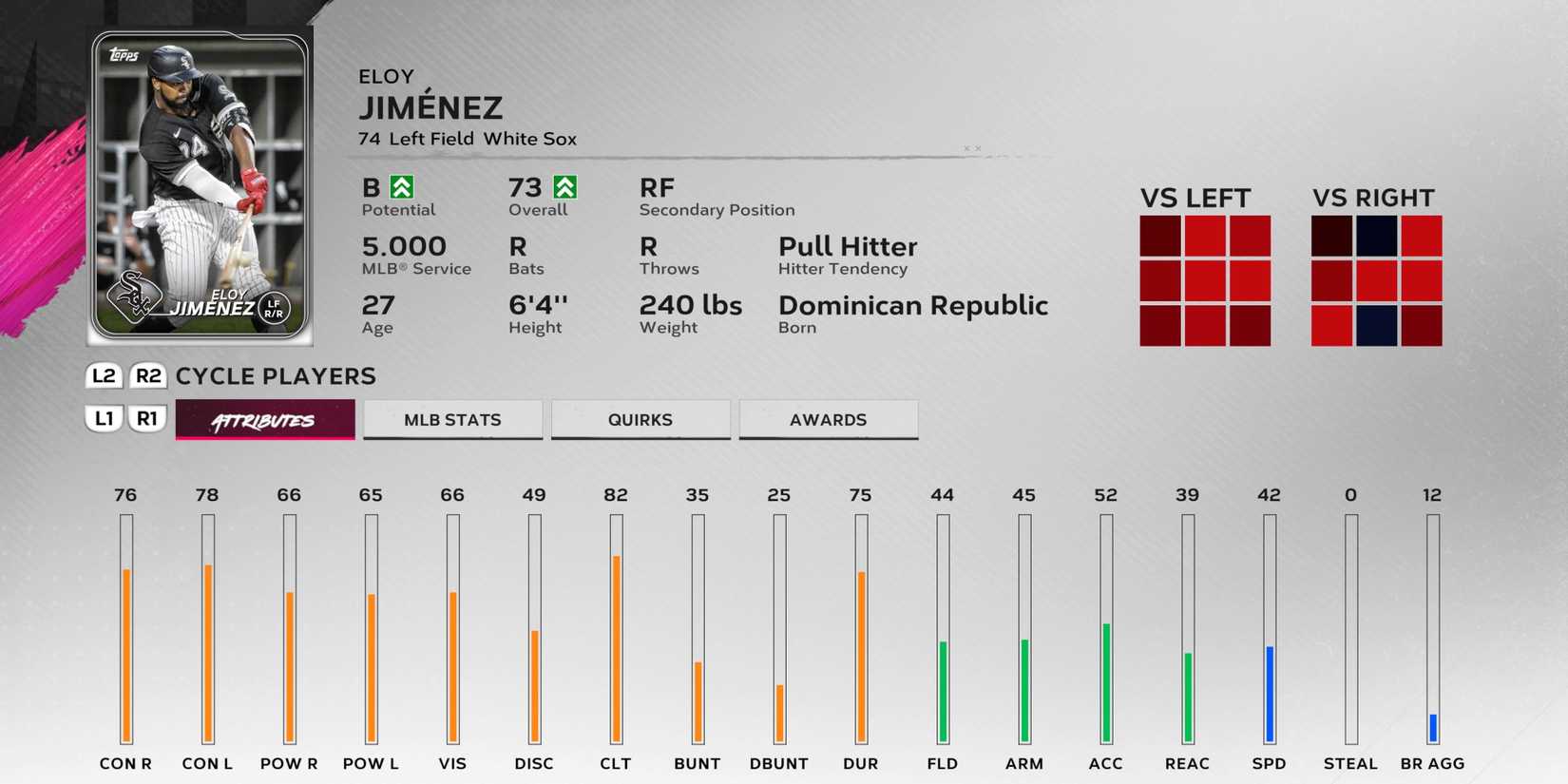1568x784 pixels.
Task: Select the CLT attribute bar
Action: click(x=616, y=627)
